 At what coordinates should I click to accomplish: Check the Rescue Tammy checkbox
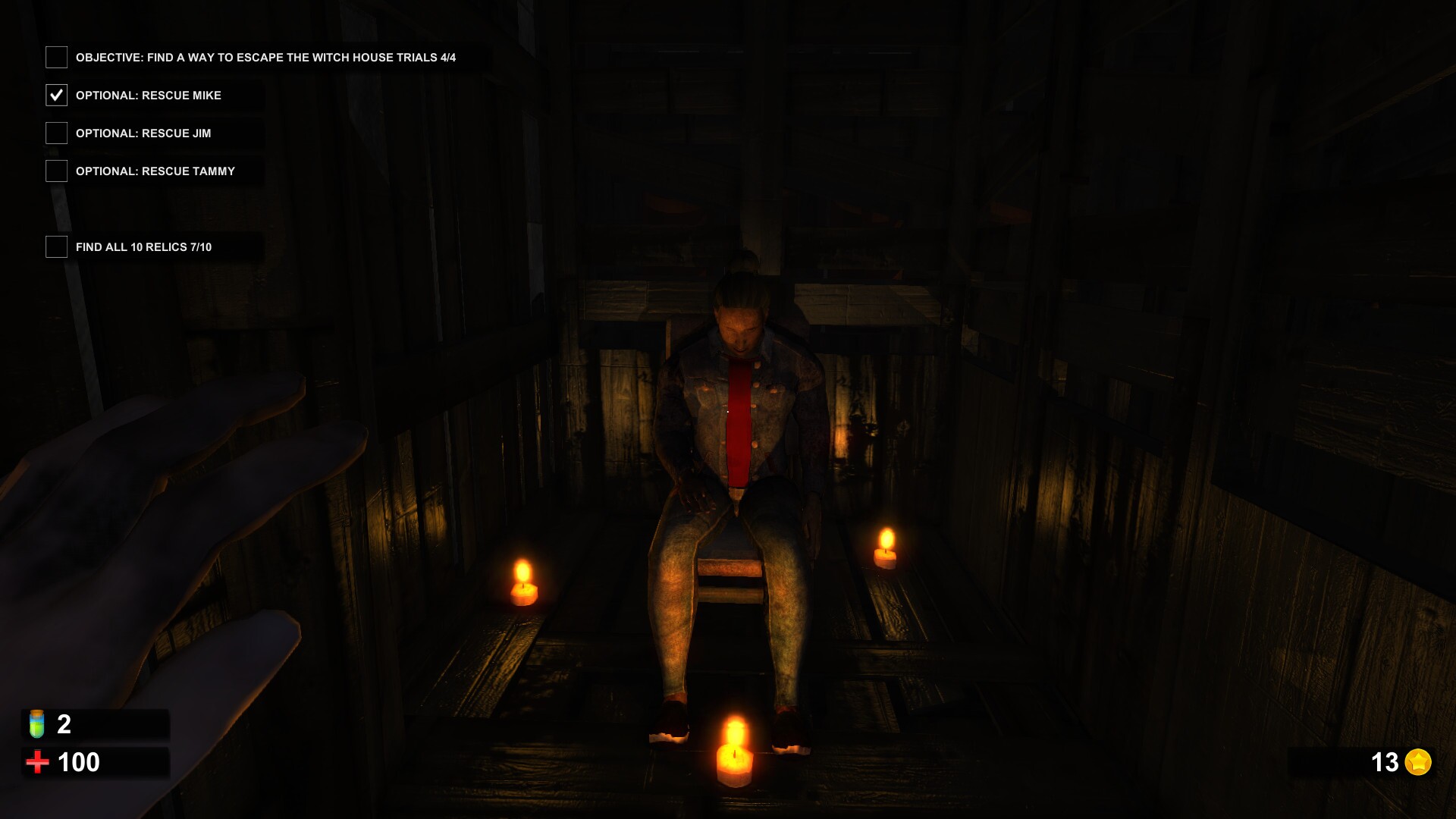[56, 171]
